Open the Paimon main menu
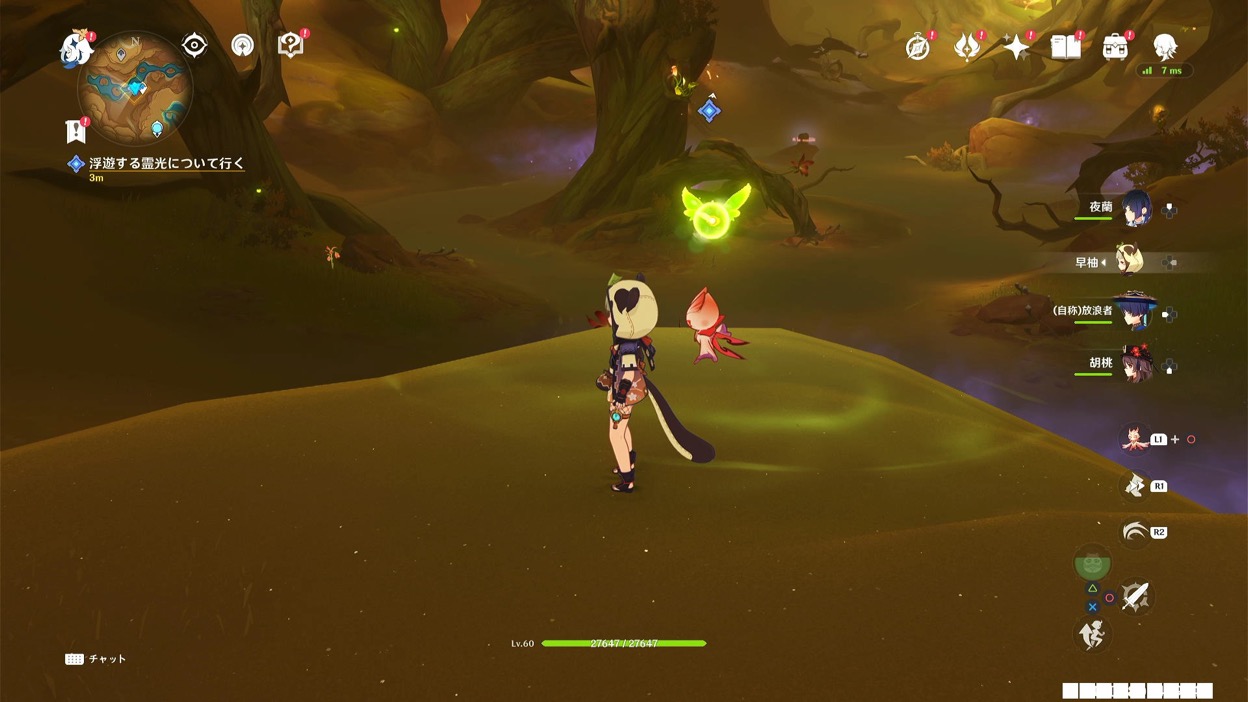This screenshot has height=702, width=1248. (75, 48)
